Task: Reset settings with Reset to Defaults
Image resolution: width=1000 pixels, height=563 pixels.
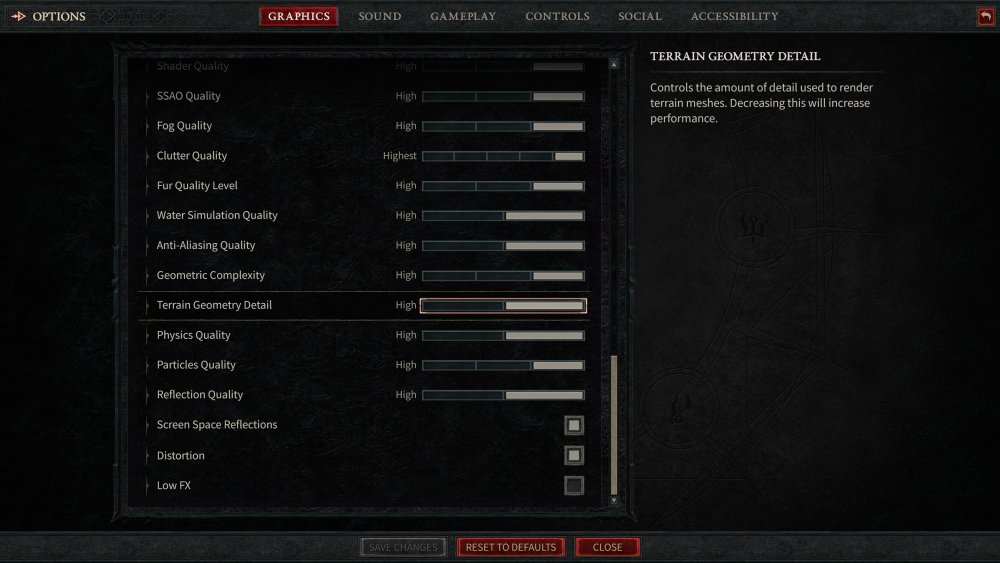Action: pos(511,547)
